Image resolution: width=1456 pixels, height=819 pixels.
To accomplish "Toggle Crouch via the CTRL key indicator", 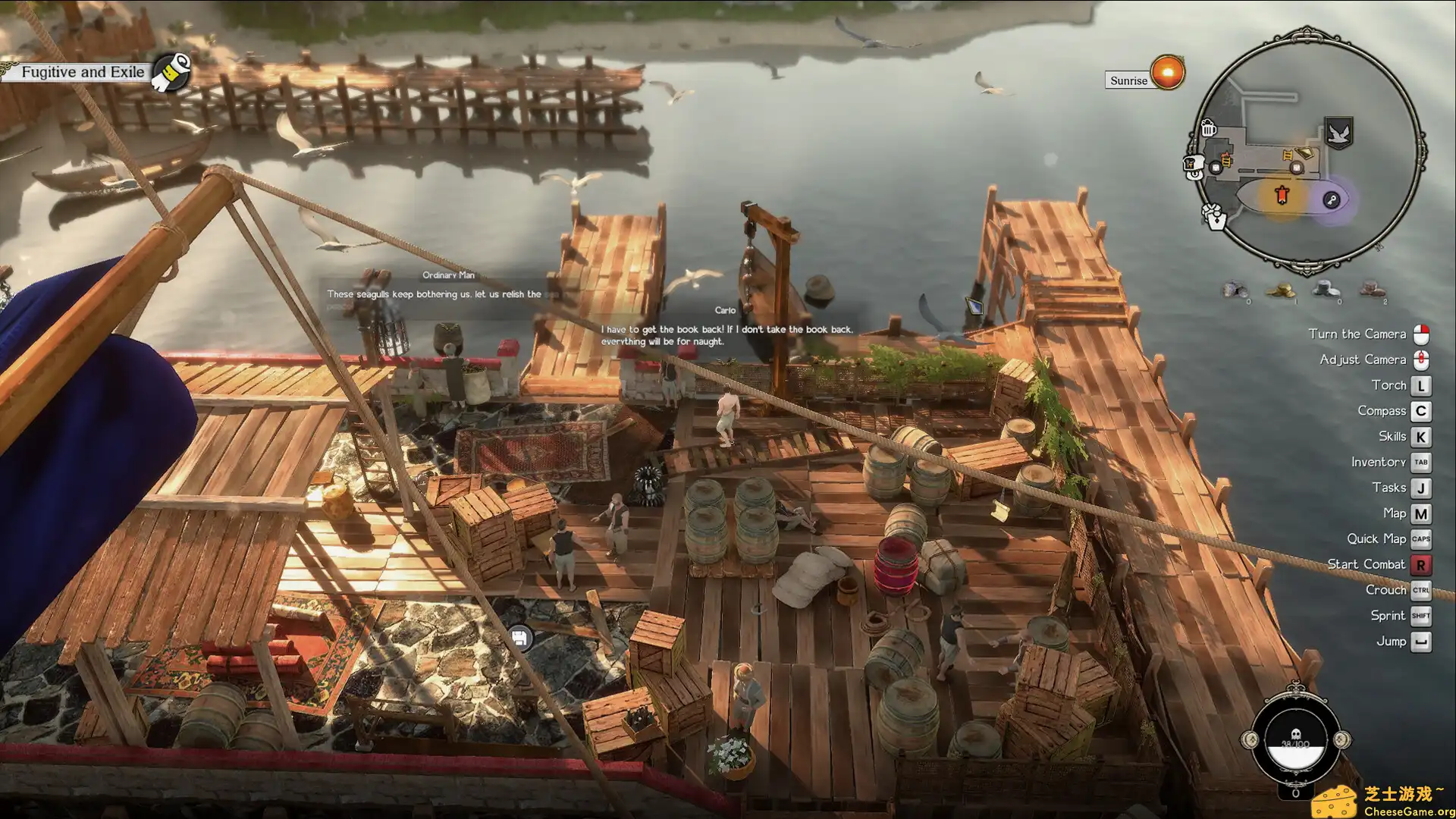I will coord(1421,589).
